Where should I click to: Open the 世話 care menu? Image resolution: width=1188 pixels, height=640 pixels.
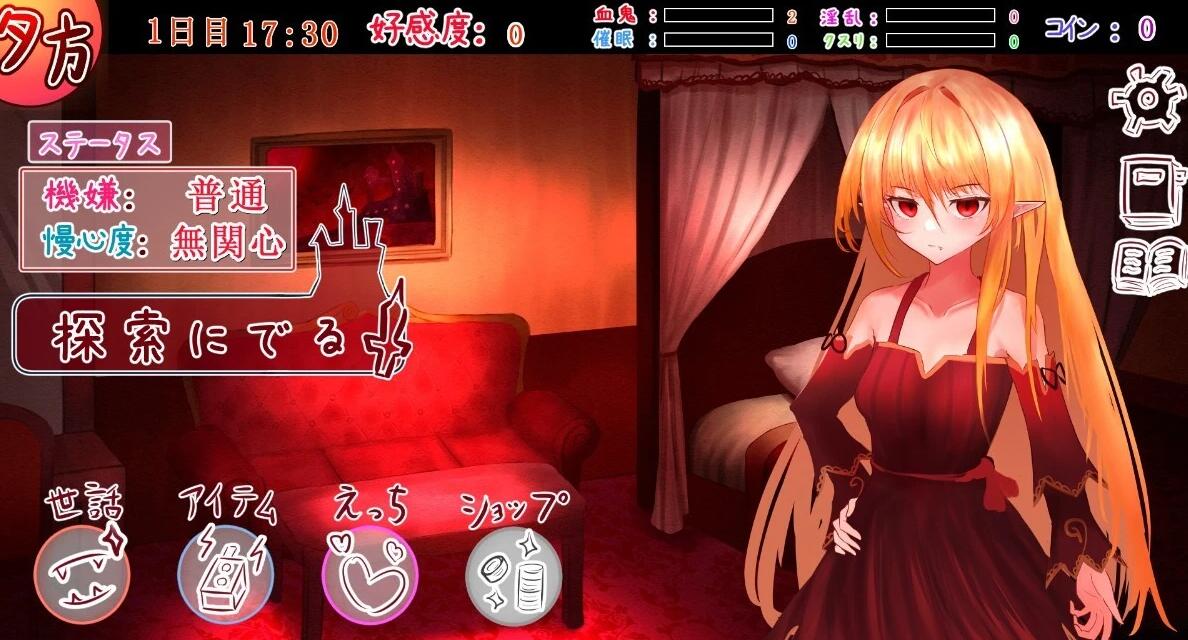point(82,574)
